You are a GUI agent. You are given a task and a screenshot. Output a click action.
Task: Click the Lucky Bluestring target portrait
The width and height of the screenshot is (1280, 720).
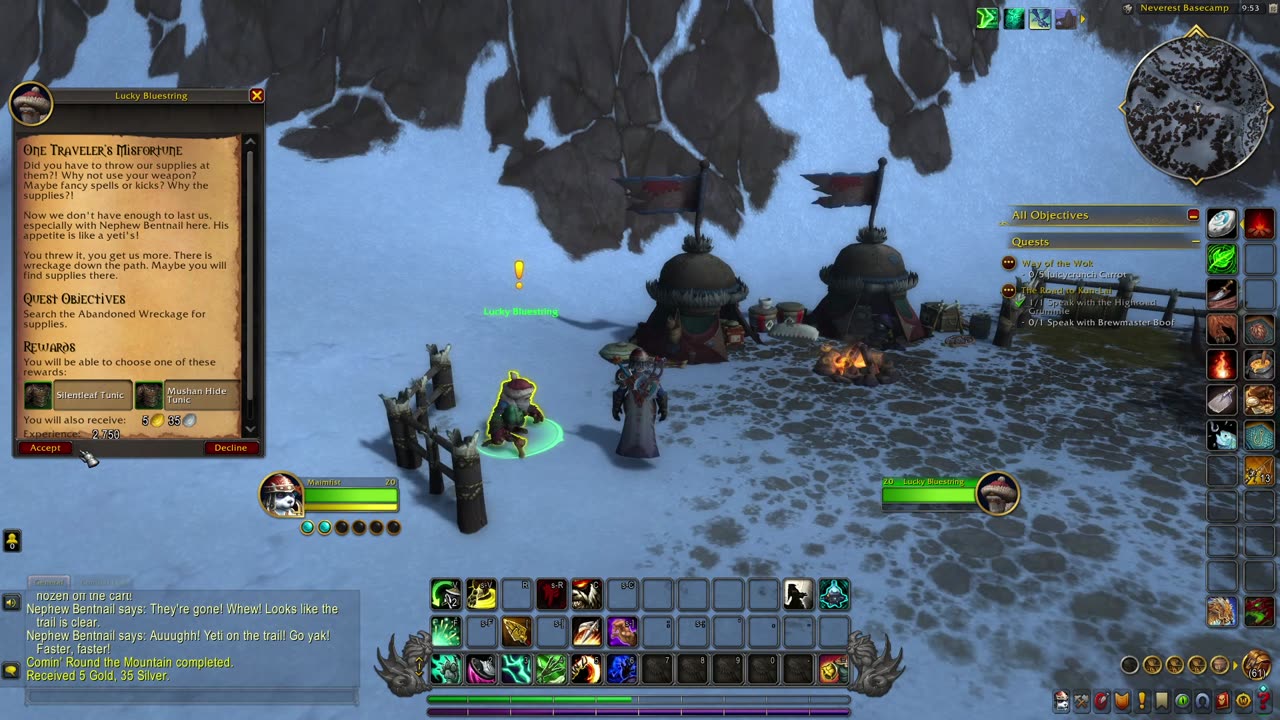click(997, 494)
